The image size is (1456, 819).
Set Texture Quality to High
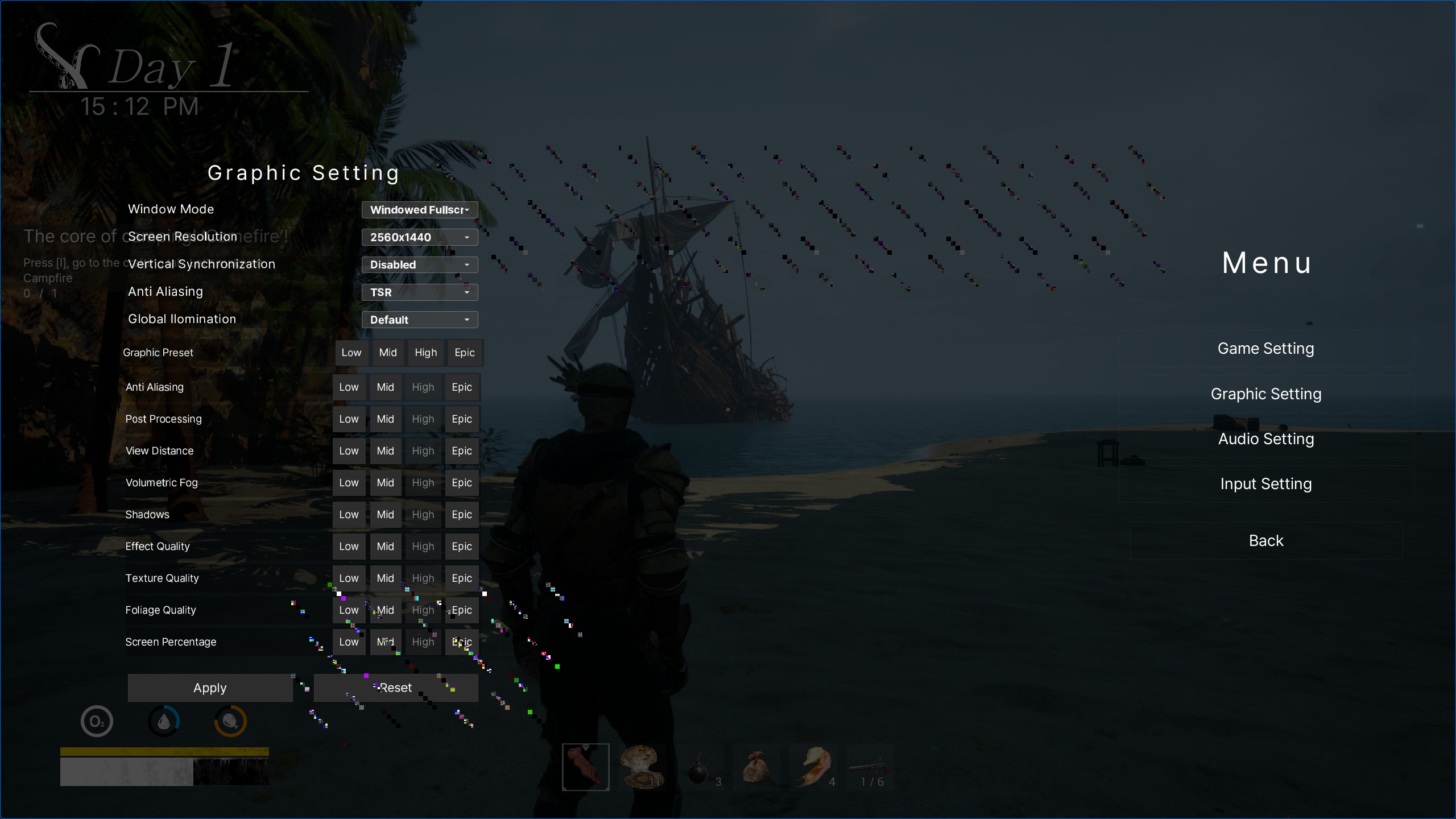pos(423,578)
